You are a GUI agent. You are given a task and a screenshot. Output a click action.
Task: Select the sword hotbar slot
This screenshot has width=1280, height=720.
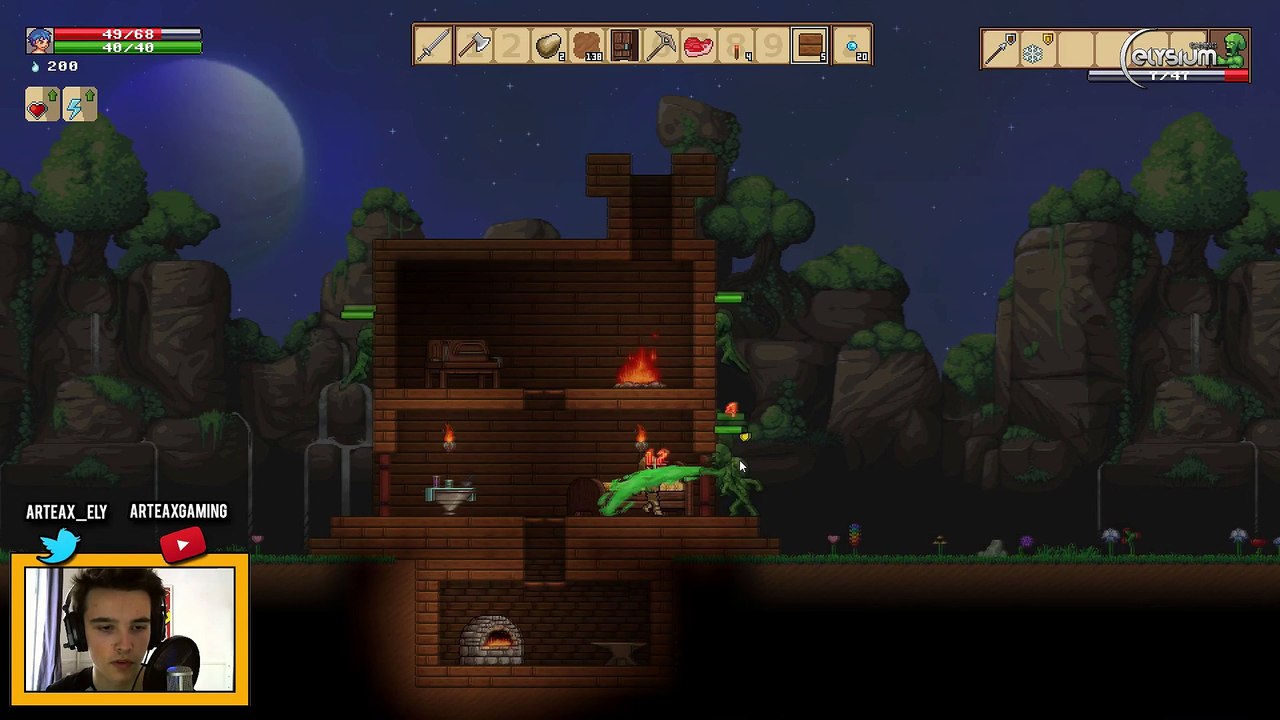(x=434, y=46)
